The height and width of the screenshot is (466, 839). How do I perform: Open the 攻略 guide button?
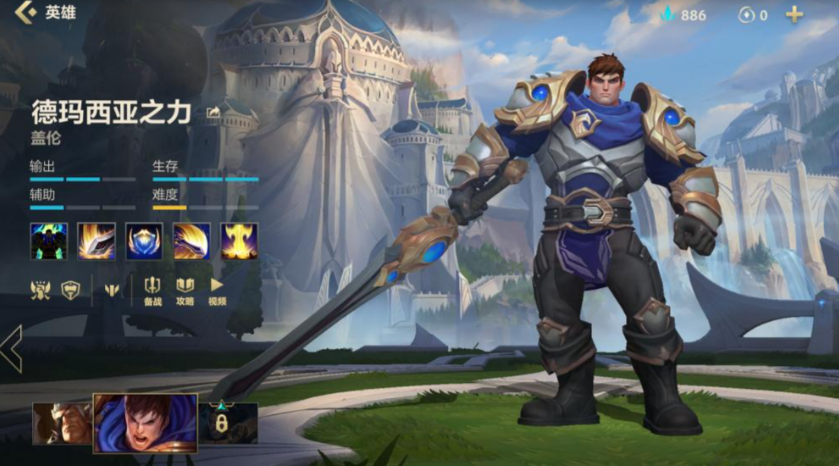click(185, 291)
